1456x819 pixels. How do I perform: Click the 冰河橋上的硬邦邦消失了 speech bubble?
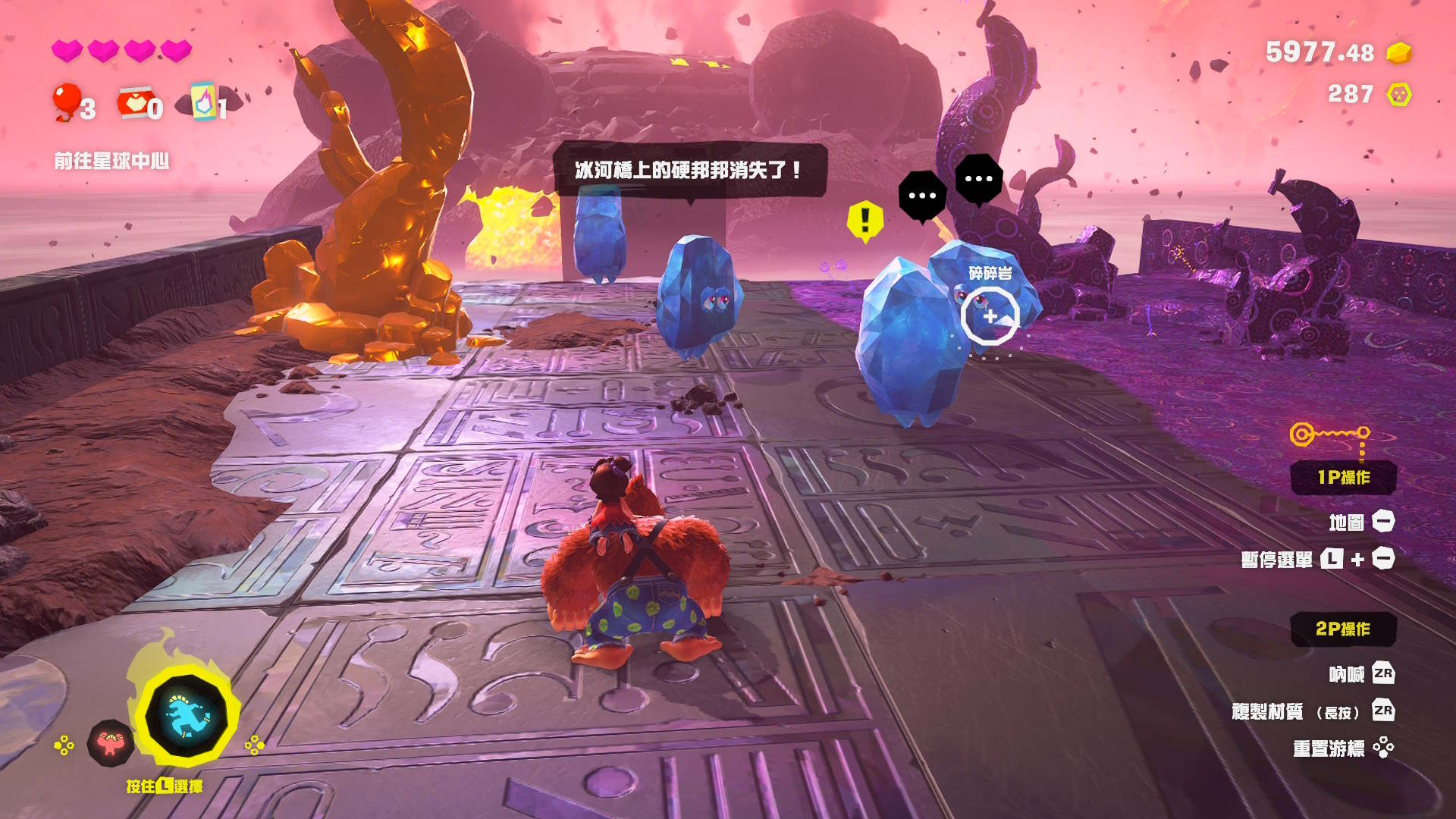click(x=689, y=170)
